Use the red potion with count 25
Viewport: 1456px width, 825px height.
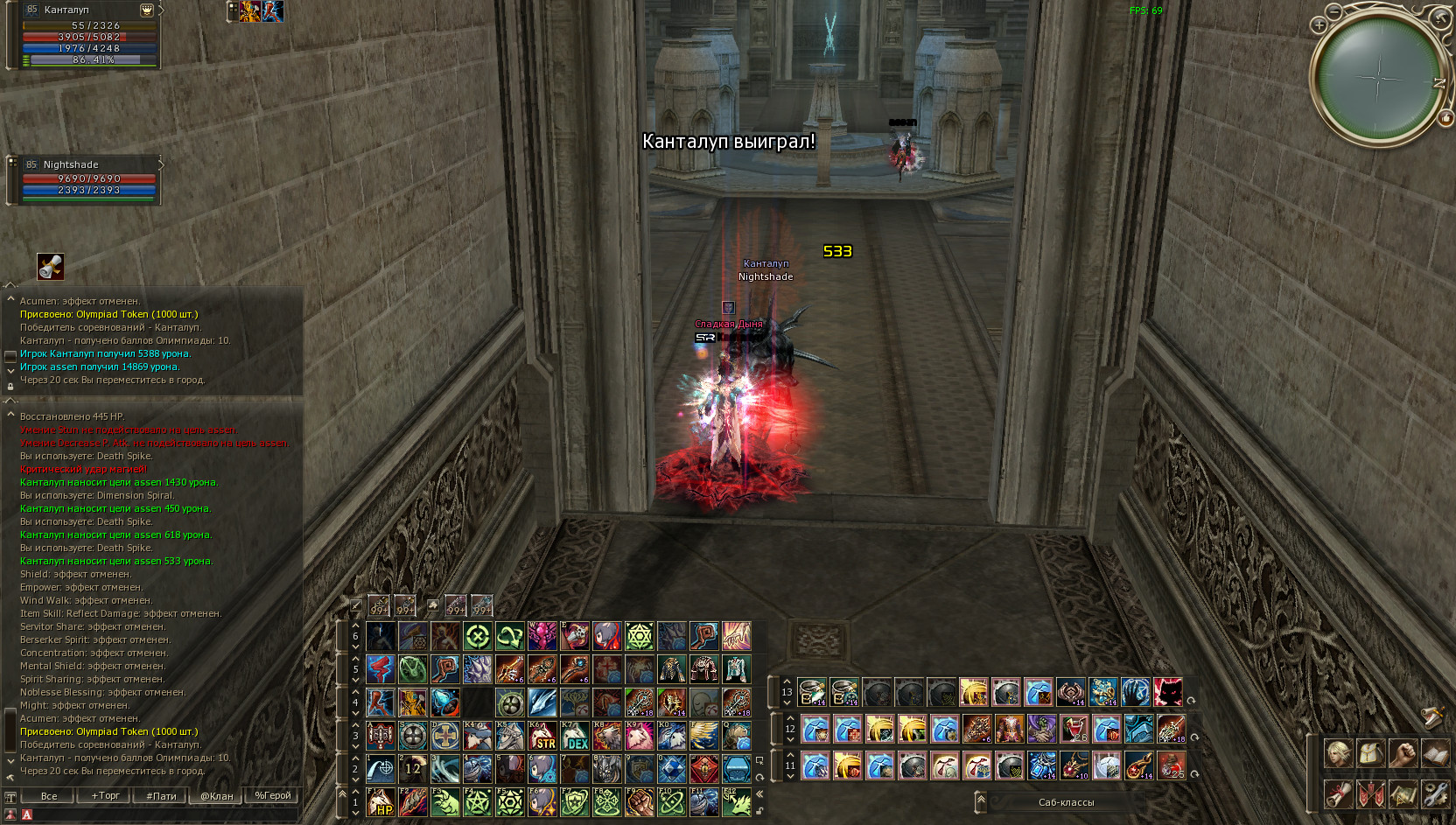[x=1172, y=766]
